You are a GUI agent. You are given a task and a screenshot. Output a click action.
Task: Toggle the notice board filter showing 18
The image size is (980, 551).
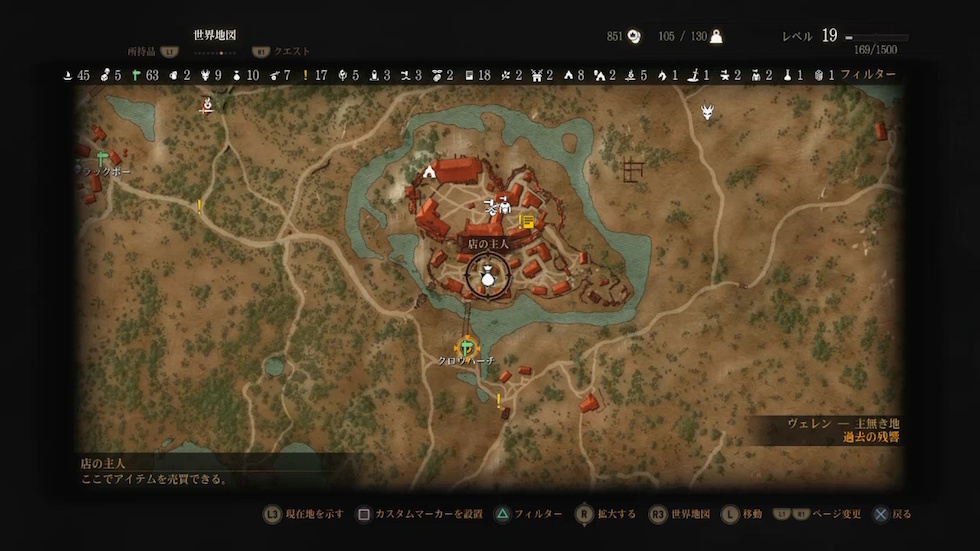470,75
